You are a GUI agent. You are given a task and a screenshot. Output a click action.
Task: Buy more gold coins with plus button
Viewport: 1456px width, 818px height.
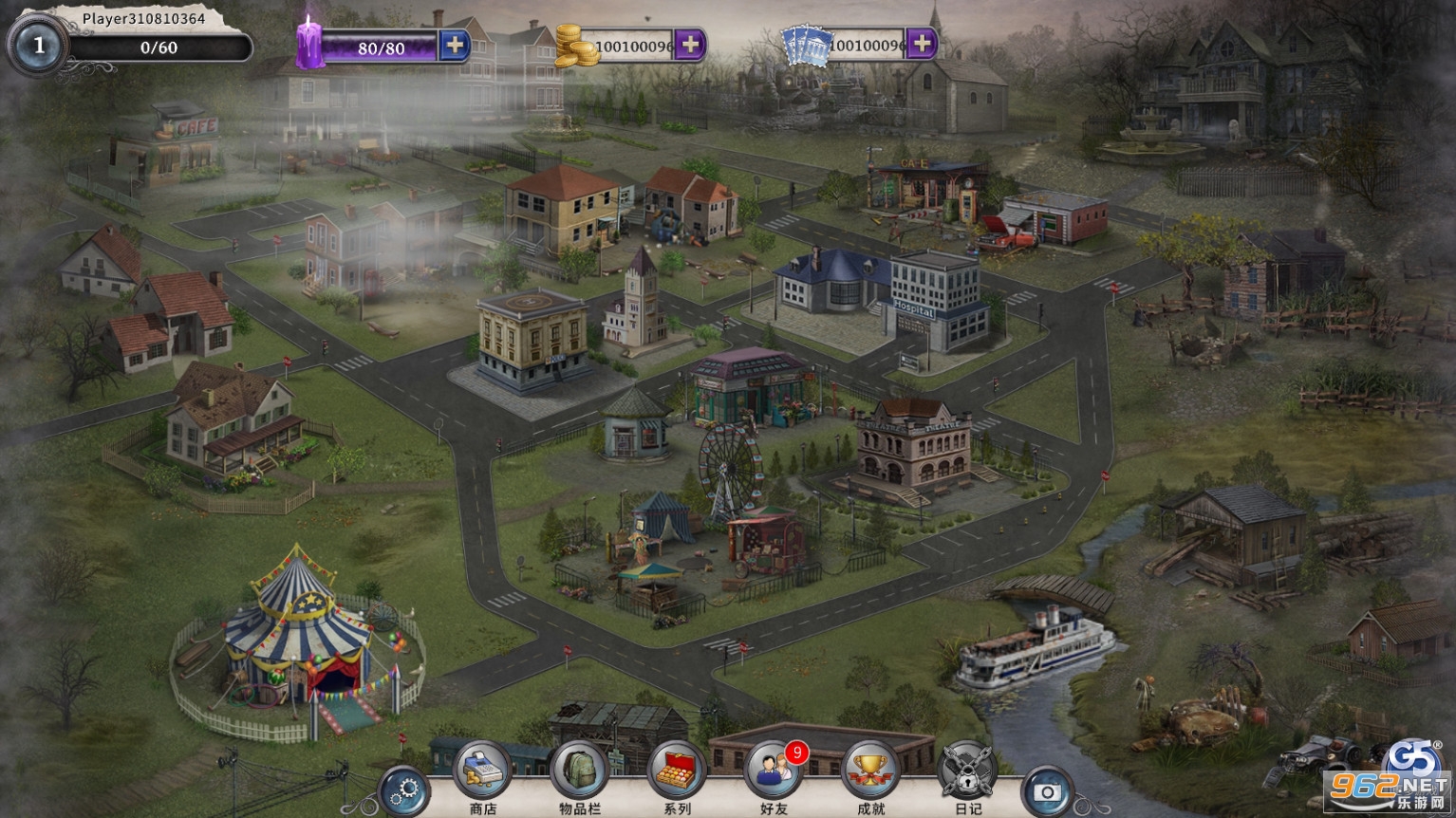(690, 44)
